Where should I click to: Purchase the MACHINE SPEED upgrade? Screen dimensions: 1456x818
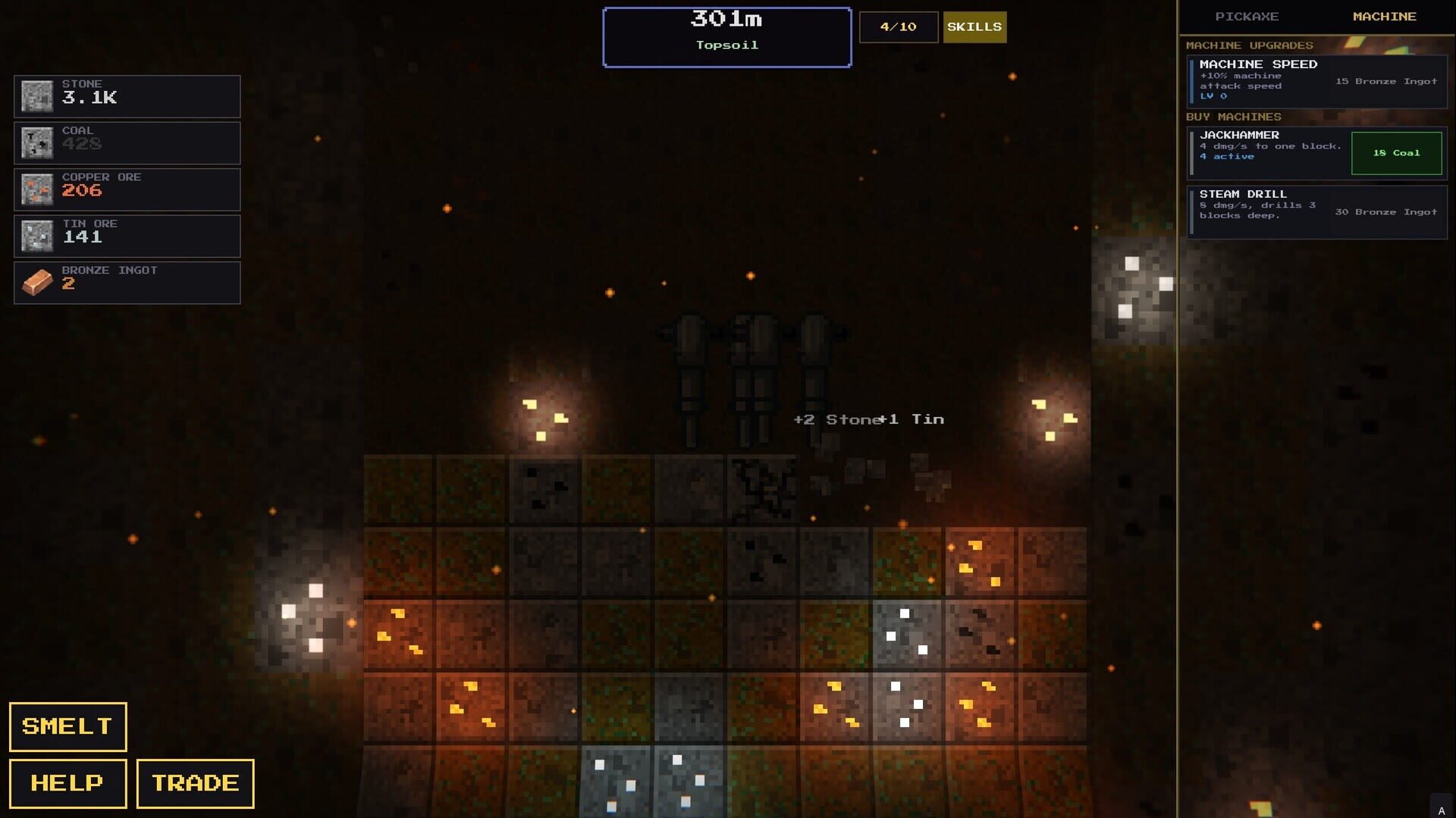(1316, 82)
